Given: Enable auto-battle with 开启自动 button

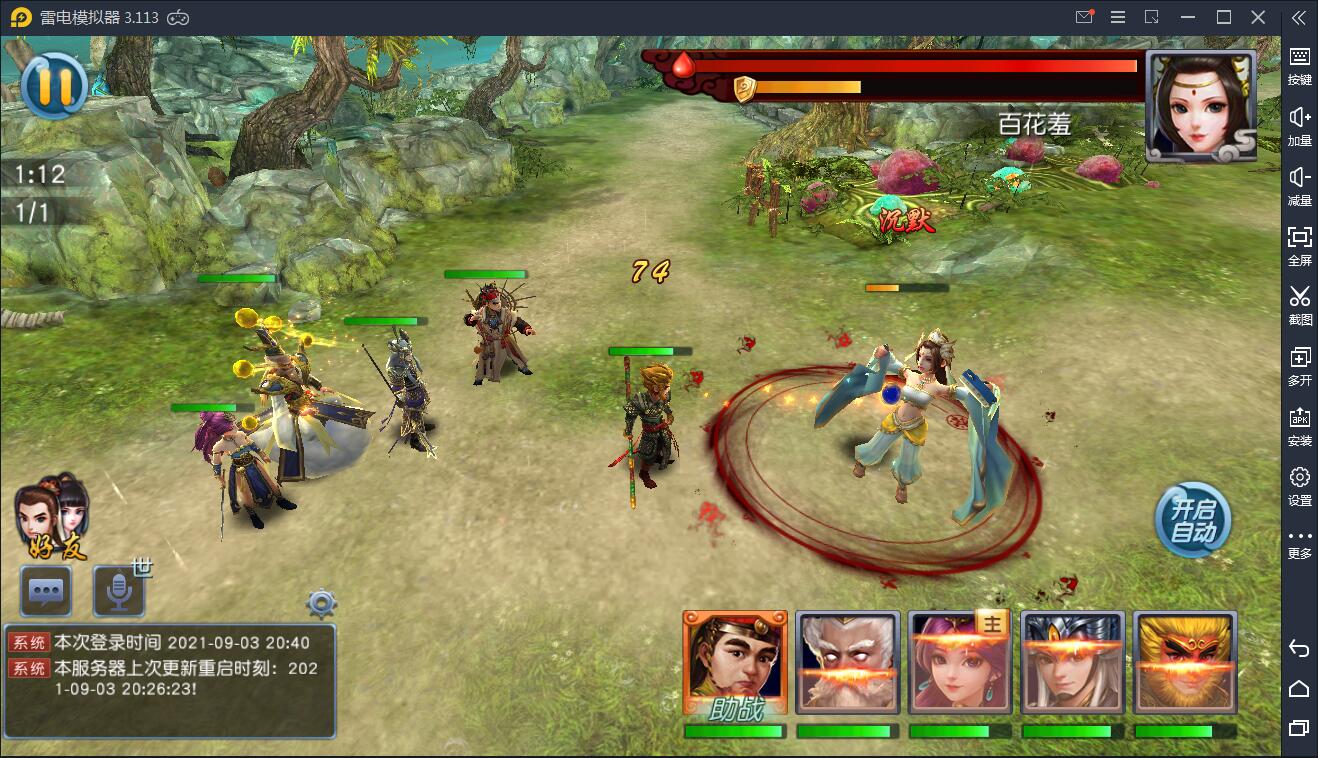Looking at the screenshot, I should click(x=1193, y=521).
